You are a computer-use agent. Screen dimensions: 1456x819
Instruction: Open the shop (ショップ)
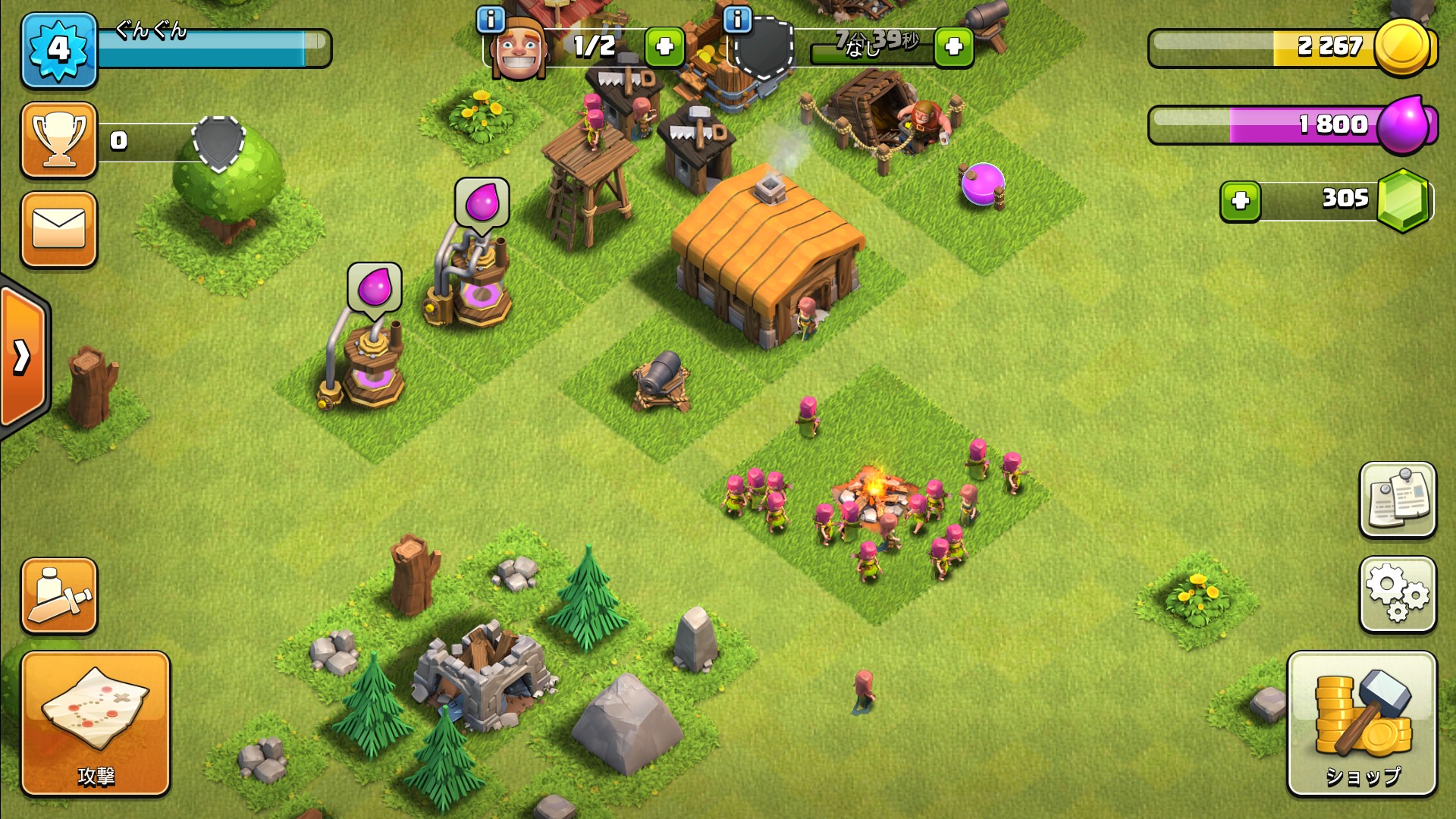click(x=1362, y=723)
